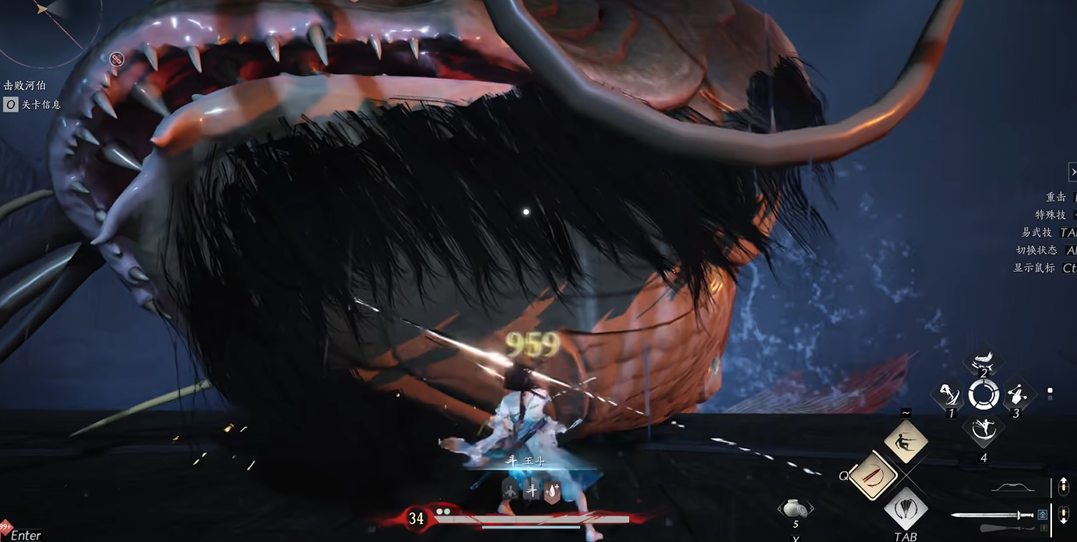Screen dimensions: 1077x542
Task: Select the bow weapon slot
Action: (1013, 487)
